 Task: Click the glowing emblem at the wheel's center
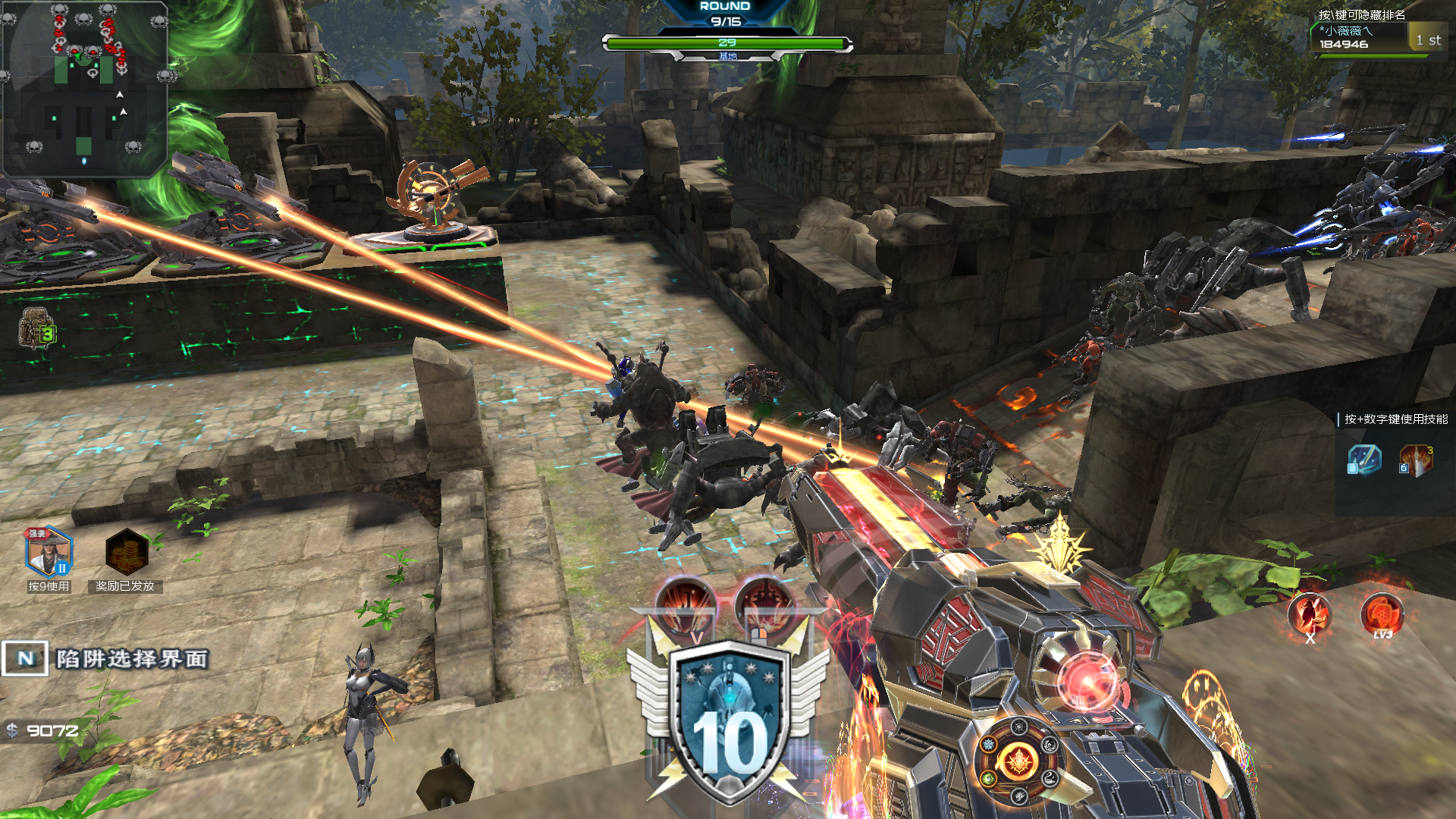click(1018, 761)
